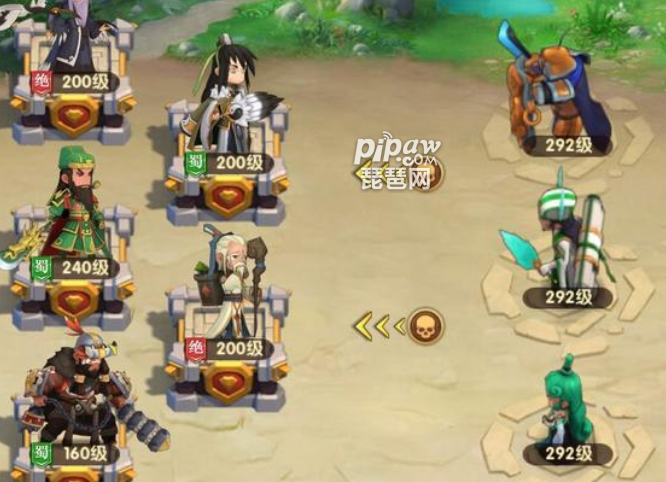Choose the black-haired feather fan hero

pyautogui.click(x=226, y=100)
